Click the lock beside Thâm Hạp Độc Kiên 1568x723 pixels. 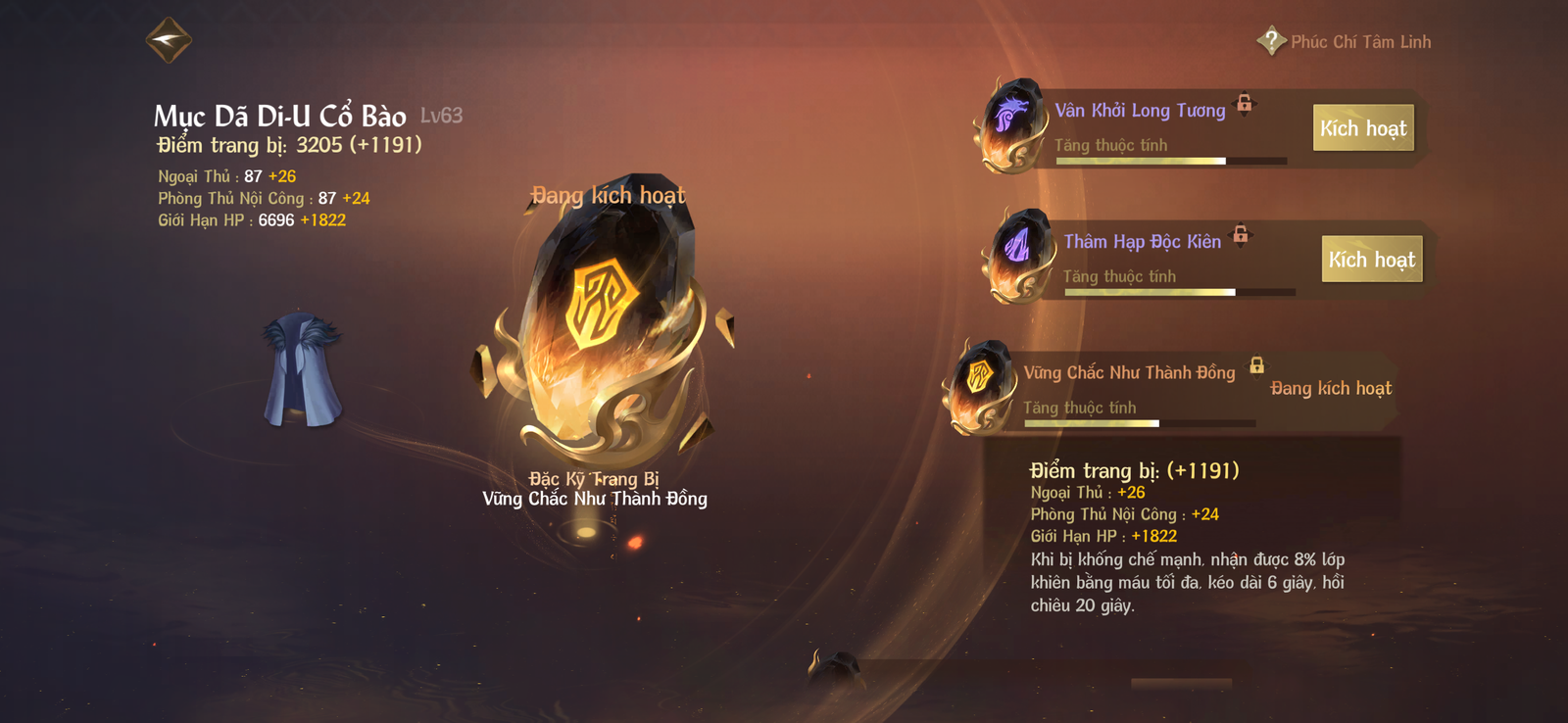click(x=1241, y=234)
